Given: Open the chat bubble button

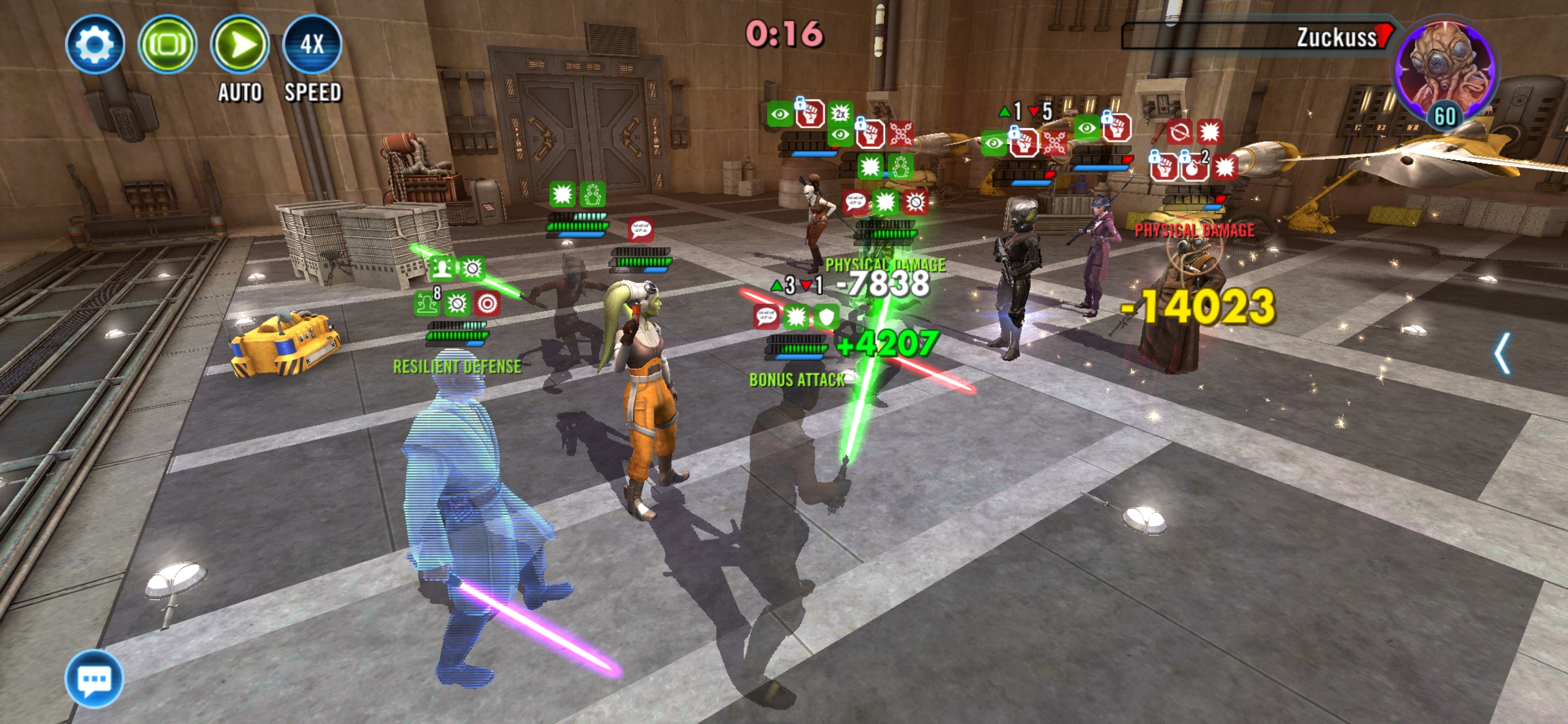Looking at the screenshot, I should (94, 678).
